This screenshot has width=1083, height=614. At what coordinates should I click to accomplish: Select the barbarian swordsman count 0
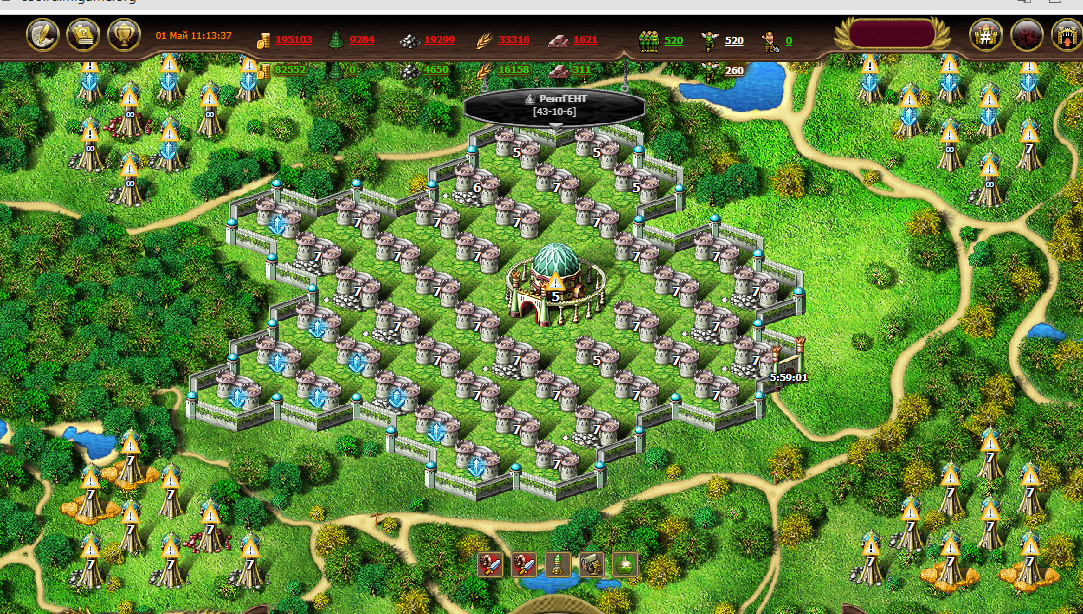788,40
